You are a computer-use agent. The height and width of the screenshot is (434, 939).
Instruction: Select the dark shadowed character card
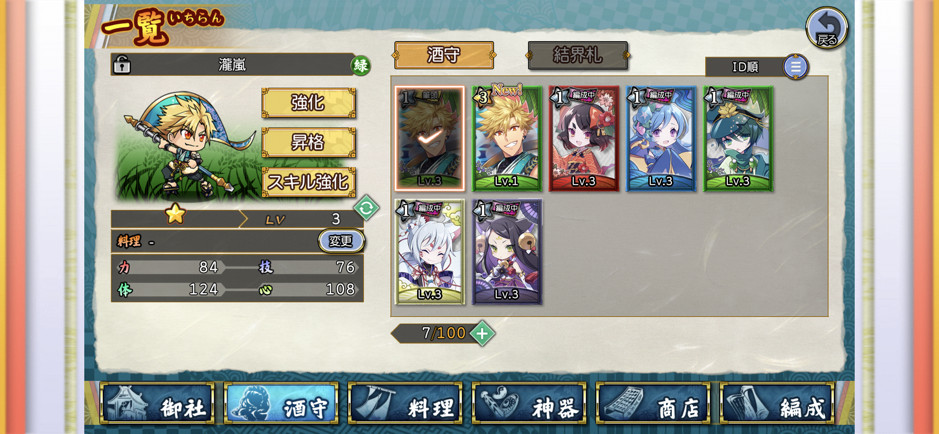coord(429,138)
